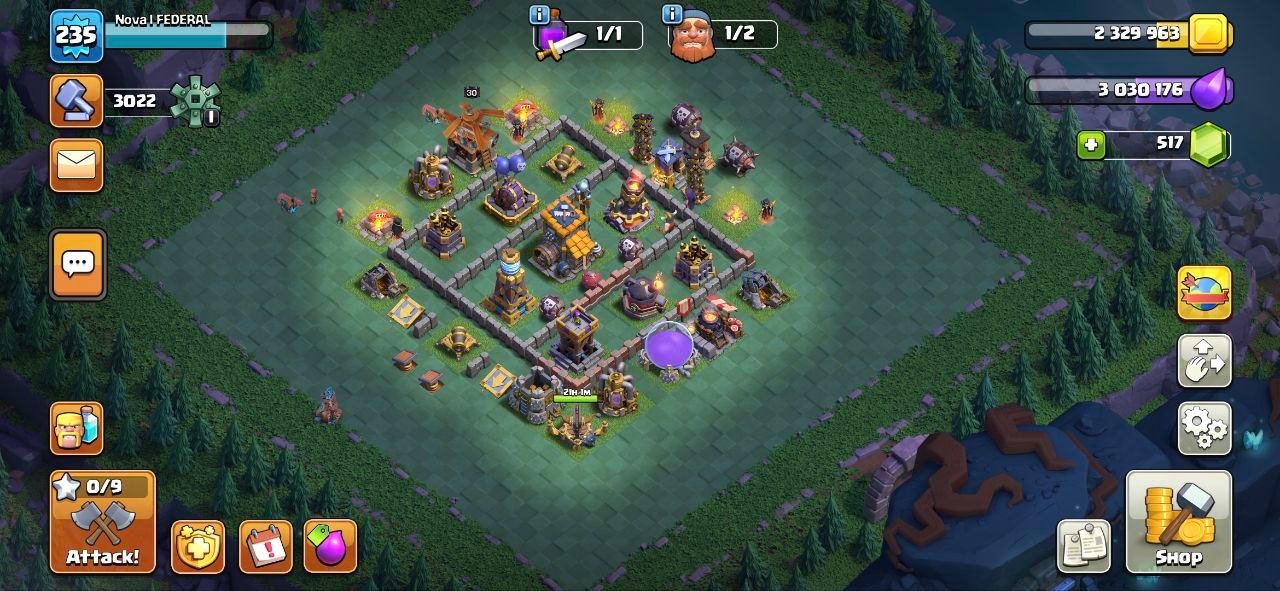Open the hammer trophy icon
This screenshot has height=591, width=1280.
pyautogui.click(x=76, y=101)
